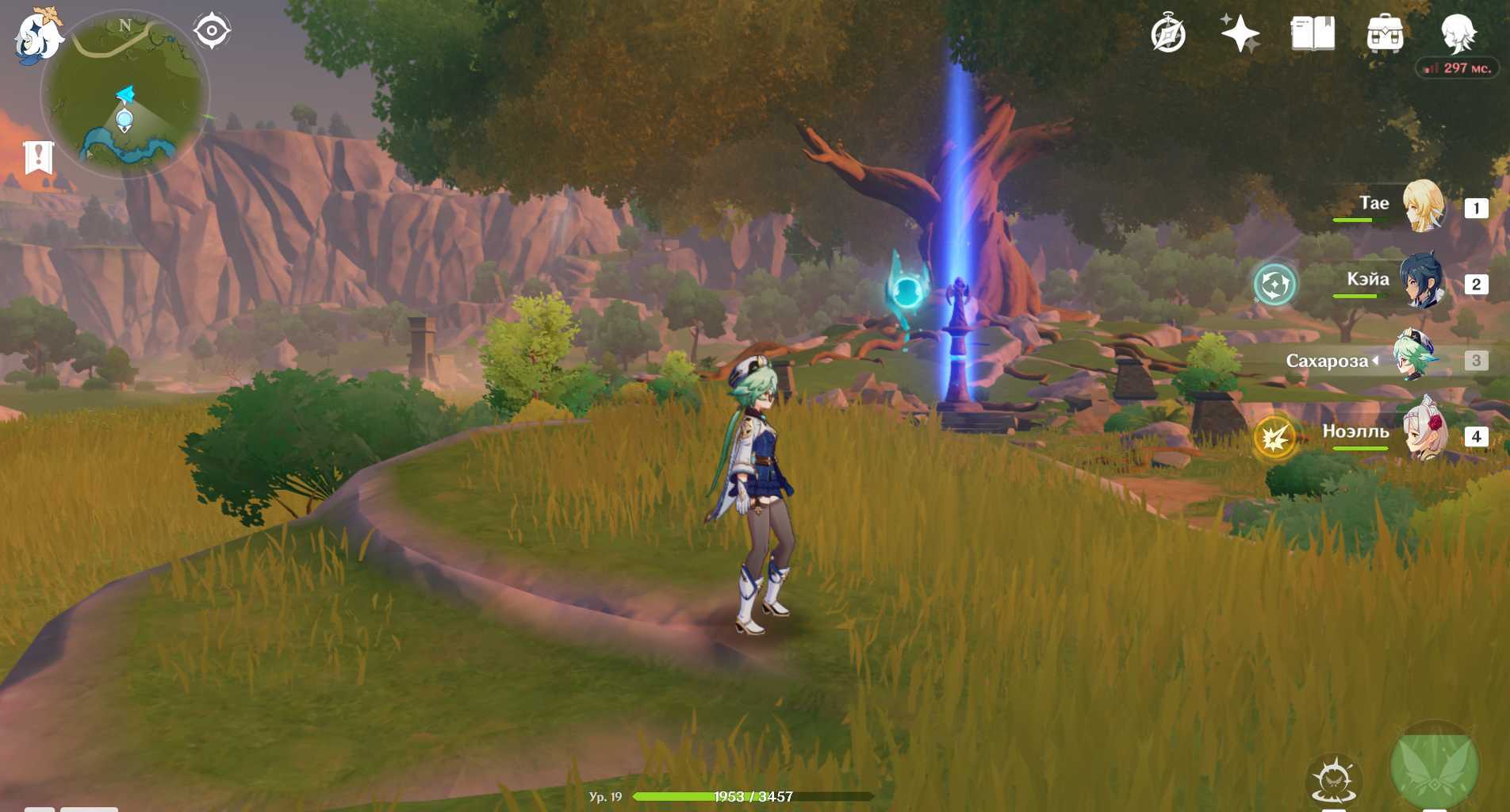Open the circular minimap
1510x812 pixels.
click(125, 94)
